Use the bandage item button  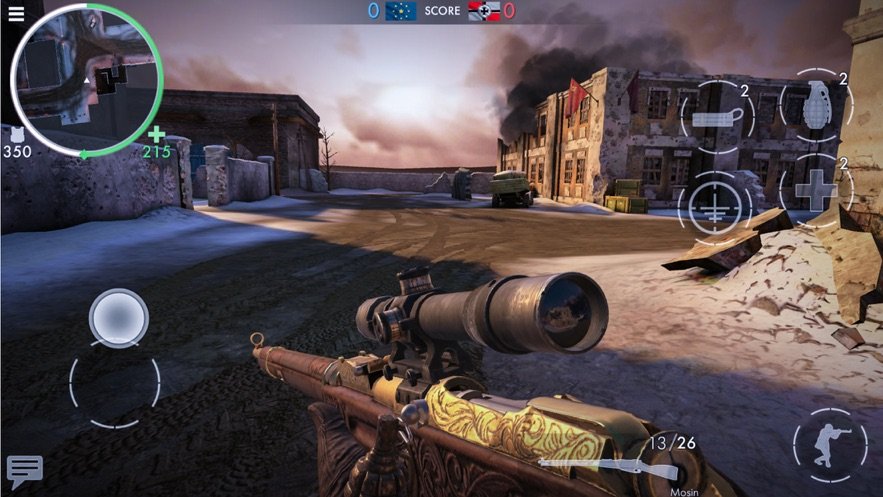[716, 116]
